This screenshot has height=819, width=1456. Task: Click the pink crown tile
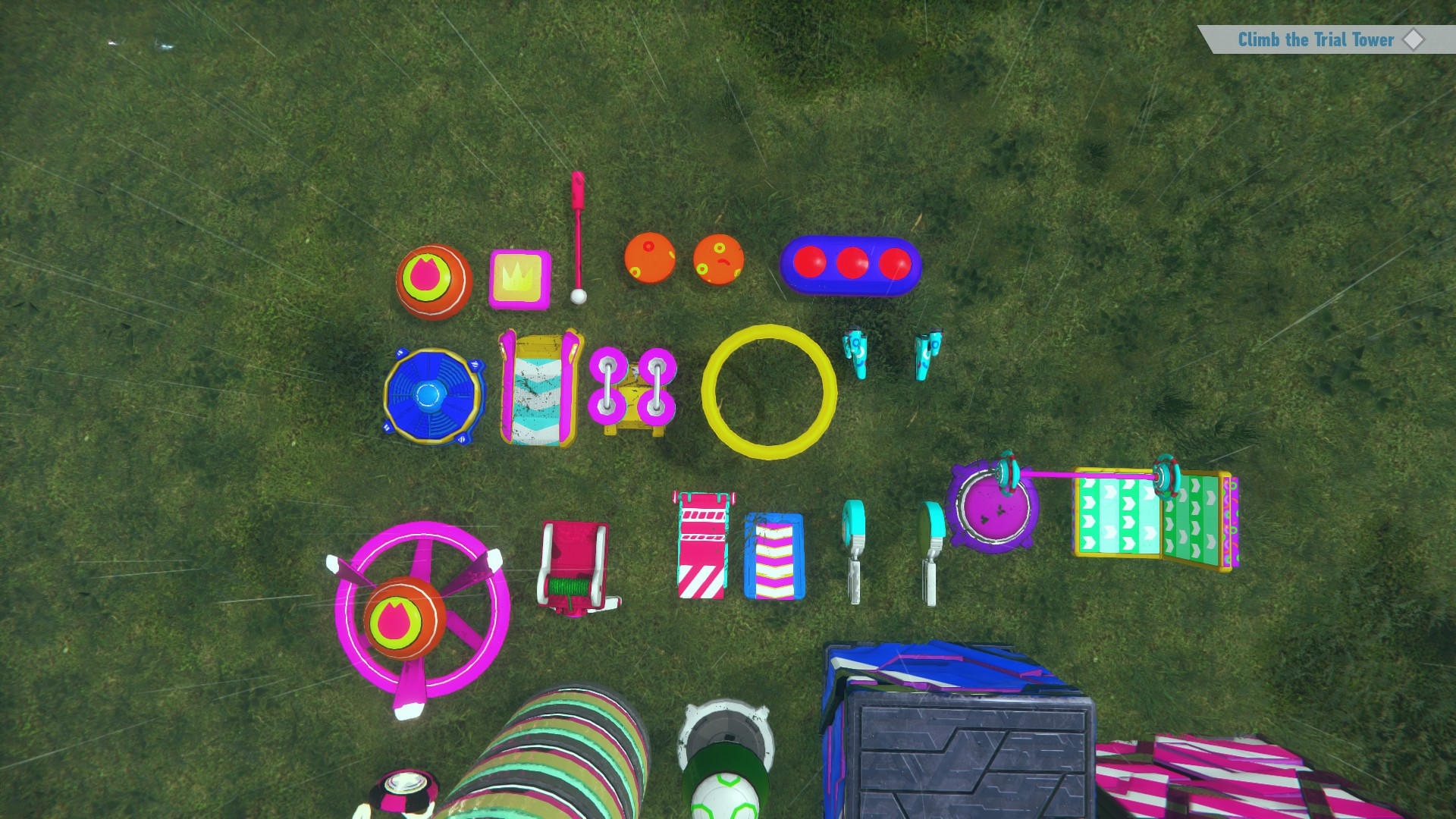pos(518,278)
